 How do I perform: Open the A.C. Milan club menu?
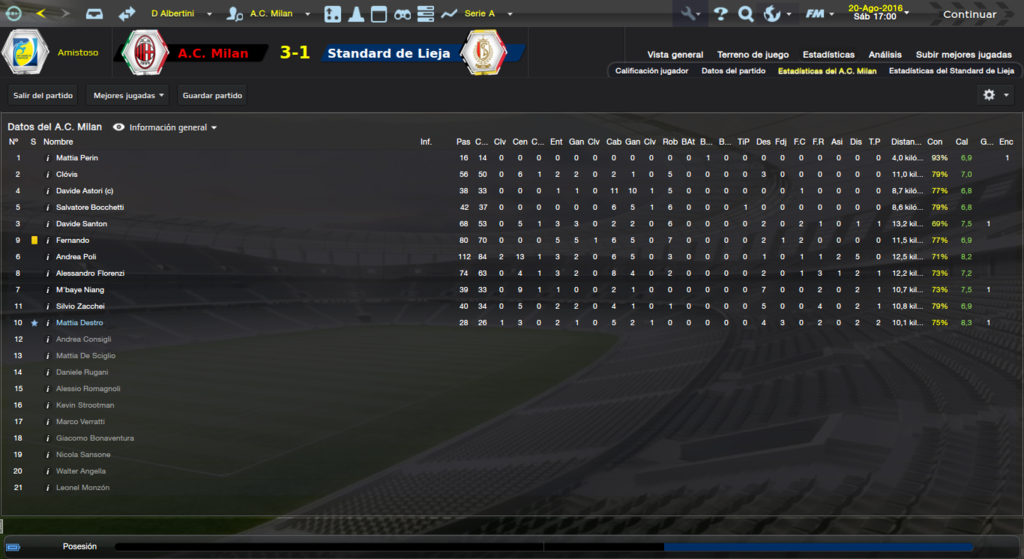[270, 14]
